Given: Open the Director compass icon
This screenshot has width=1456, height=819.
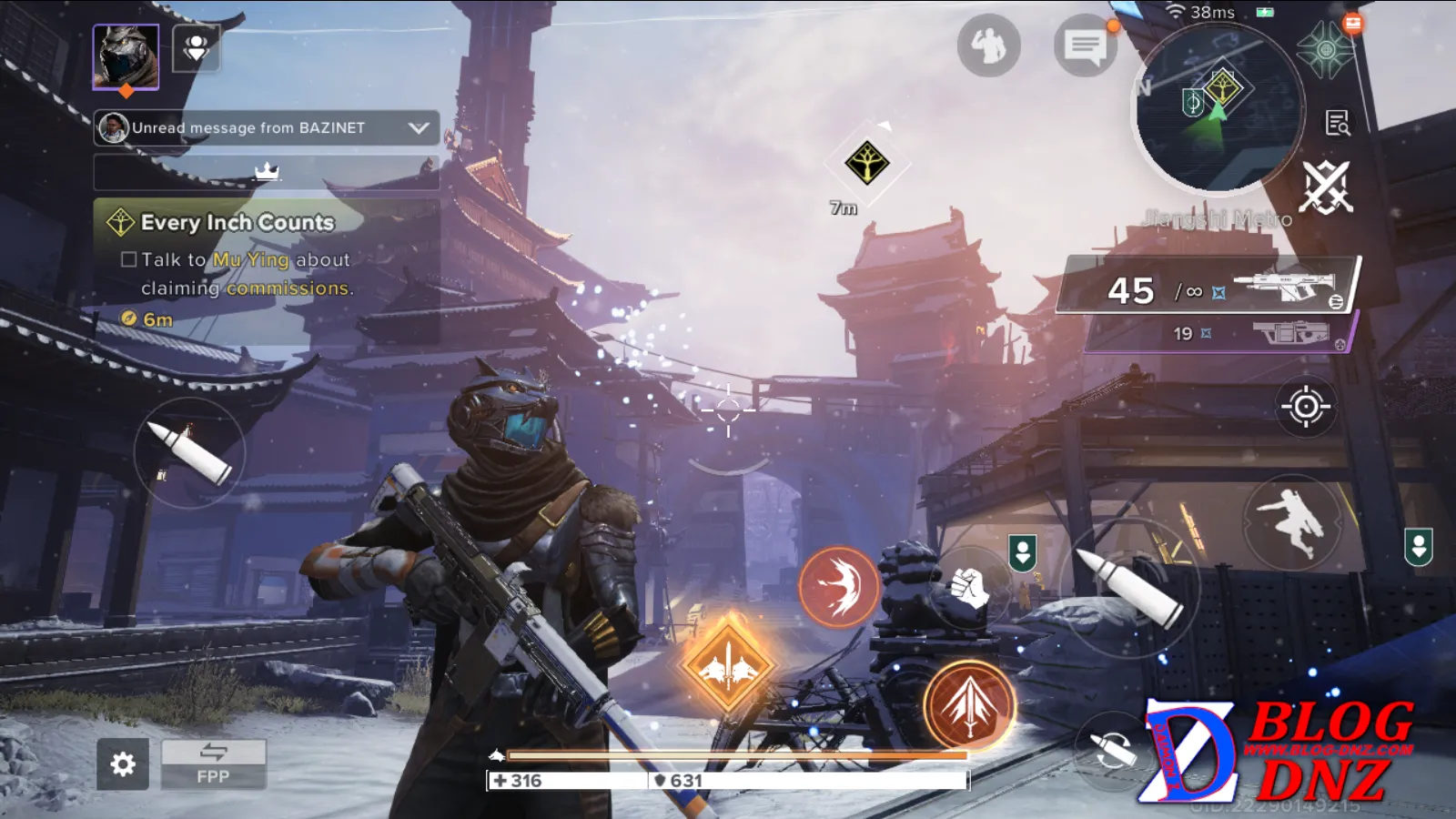Looking at the screenshot, I should (1325, 50).
